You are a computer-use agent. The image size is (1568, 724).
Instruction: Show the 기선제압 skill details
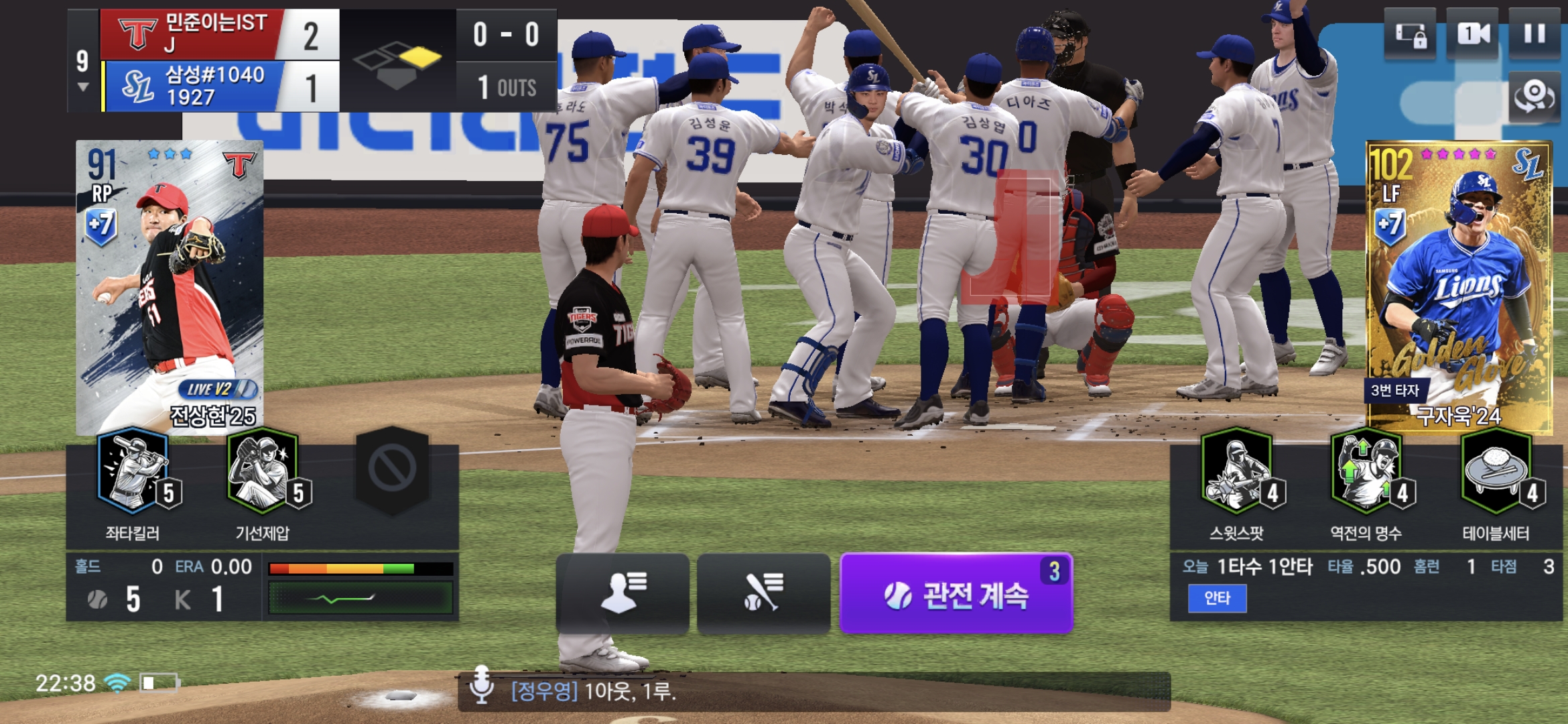263,473
